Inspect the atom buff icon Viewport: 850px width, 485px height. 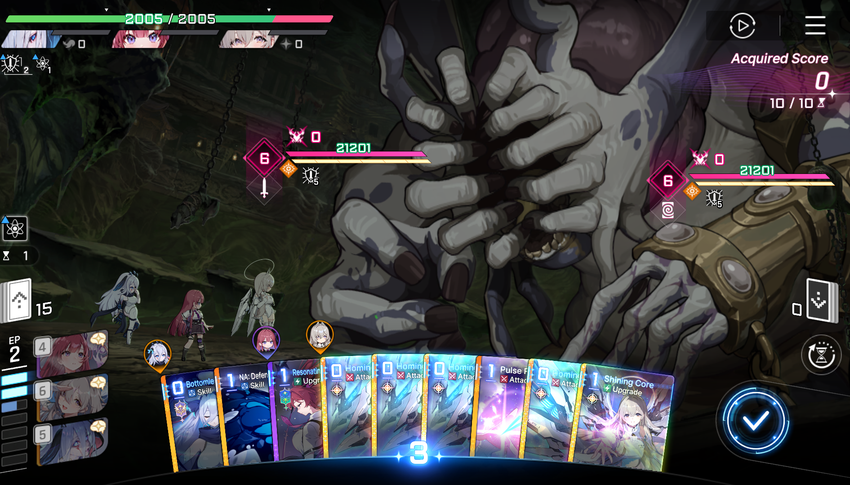(15, 228)
